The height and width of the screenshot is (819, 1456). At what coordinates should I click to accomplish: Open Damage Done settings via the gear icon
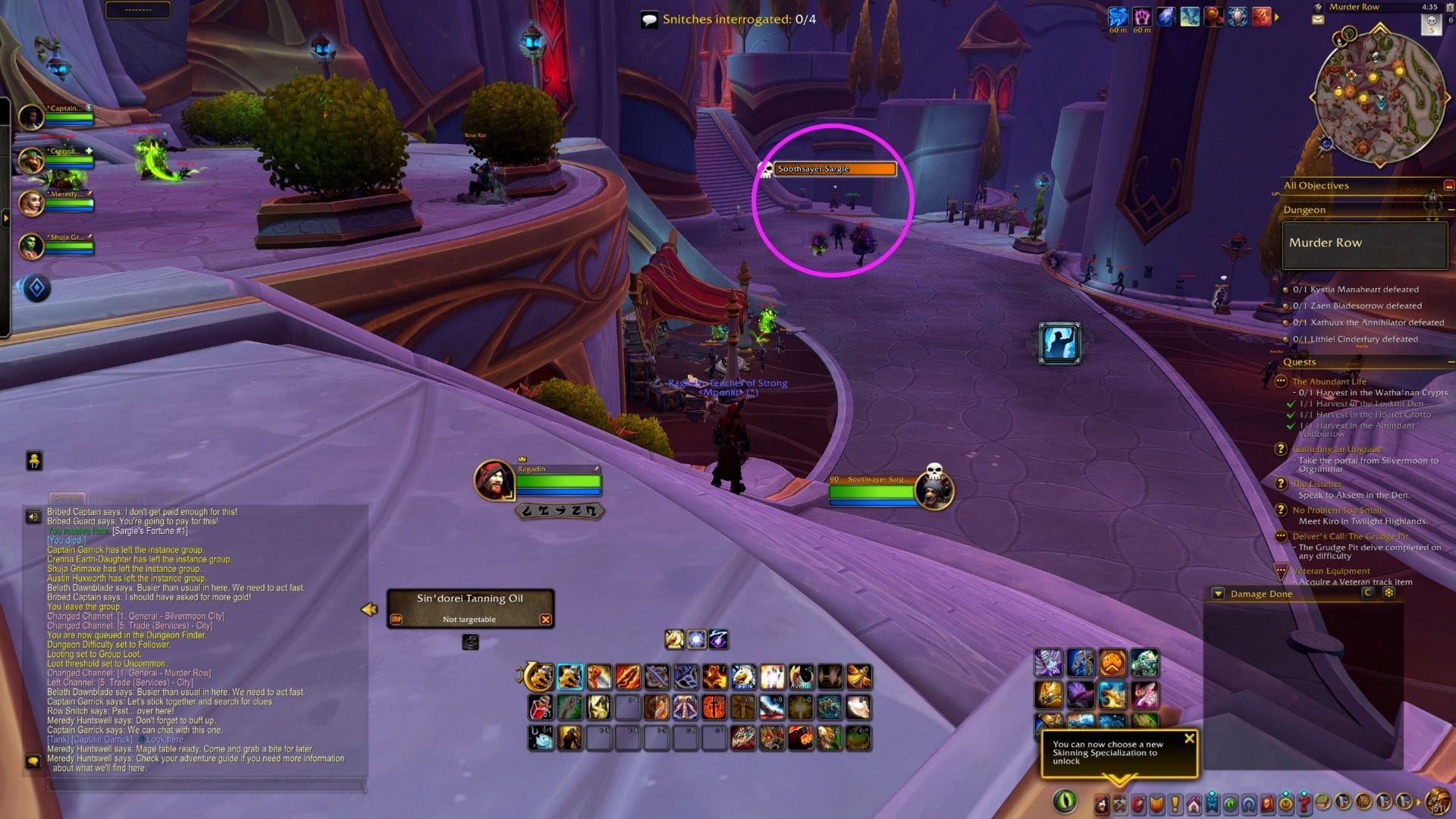point(1390,594)
